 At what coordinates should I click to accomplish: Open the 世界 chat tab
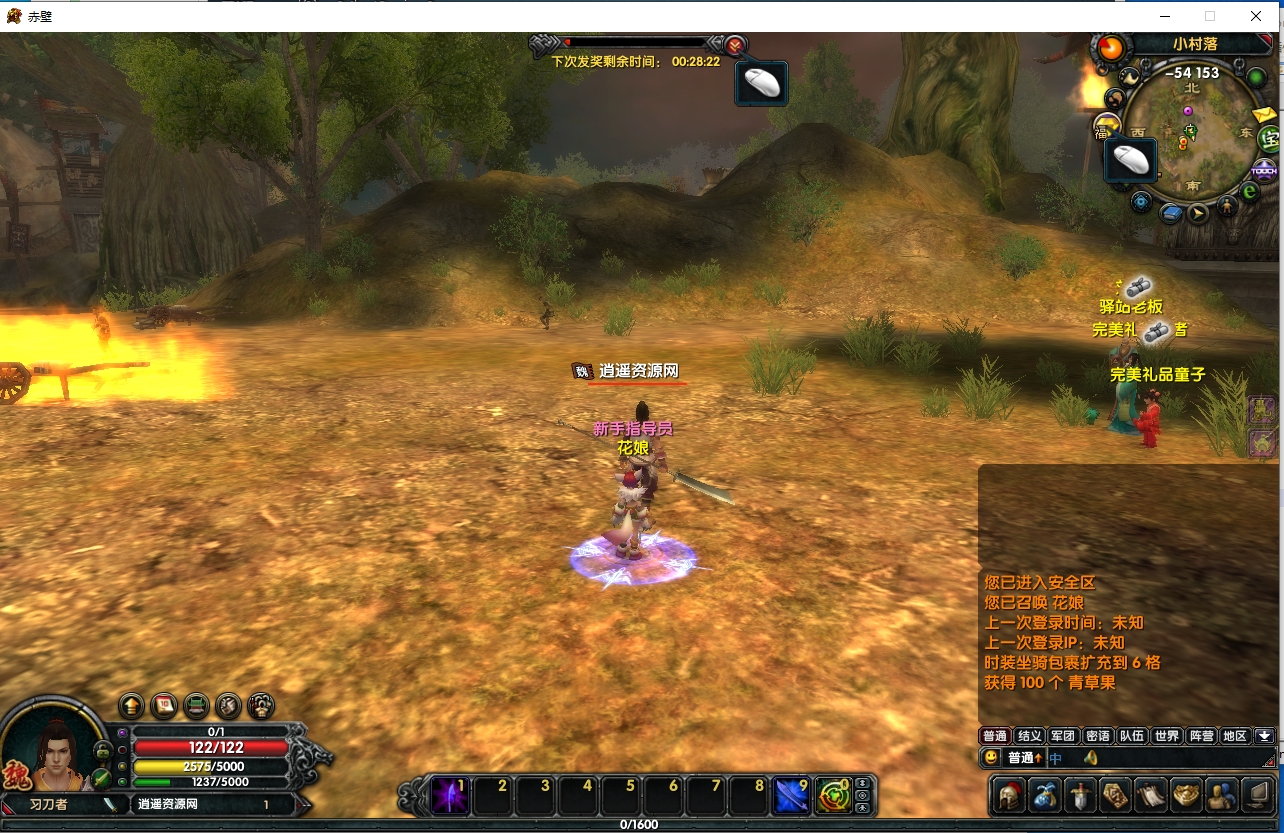tap(1166, 736)
